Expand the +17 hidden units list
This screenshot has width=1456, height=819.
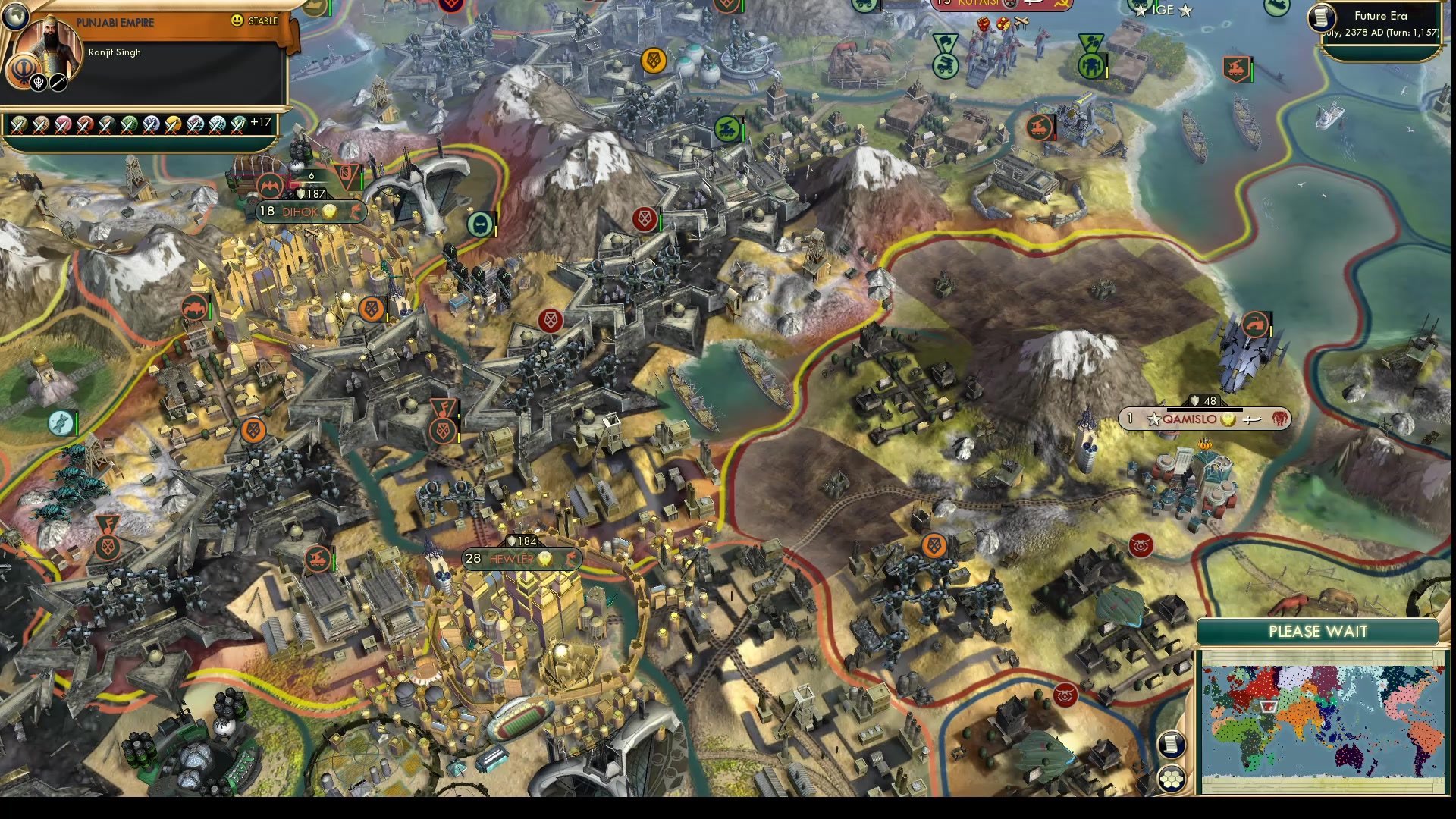[267, 125]
